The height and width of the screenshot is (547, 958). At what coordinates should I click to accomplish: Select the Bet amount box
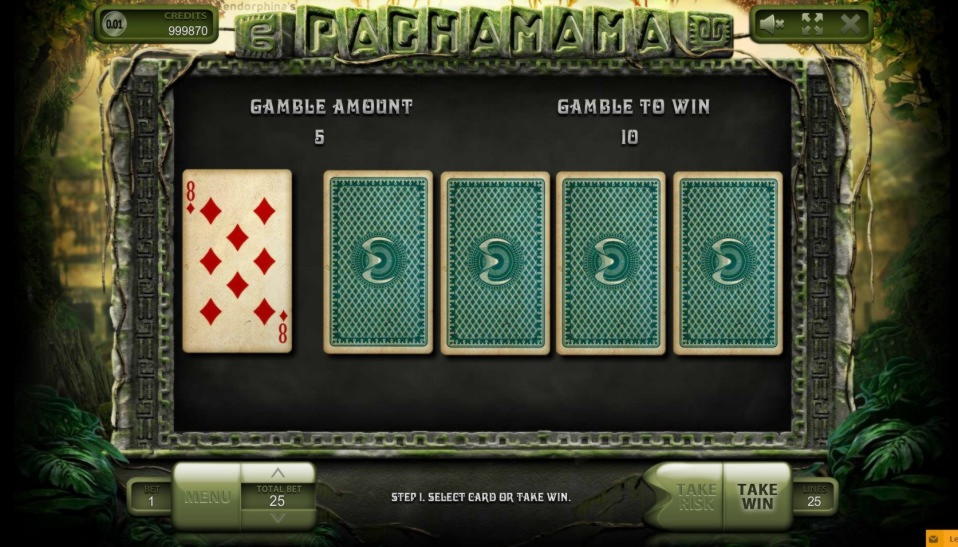click(x=151, y=496)
